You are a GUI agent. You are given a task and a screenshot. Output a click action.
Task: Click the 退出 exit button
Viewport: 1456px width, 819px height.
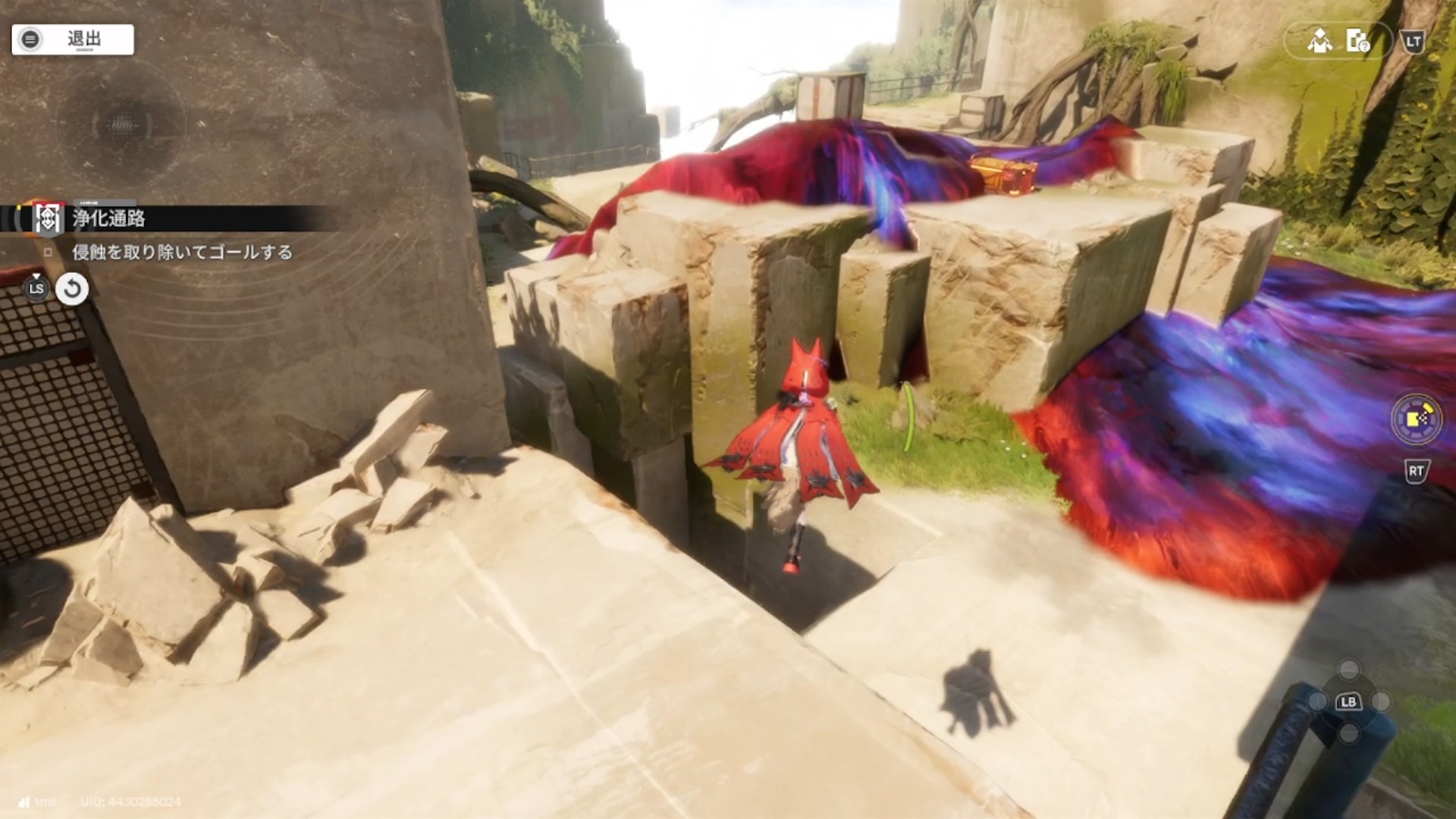[73, 39]
